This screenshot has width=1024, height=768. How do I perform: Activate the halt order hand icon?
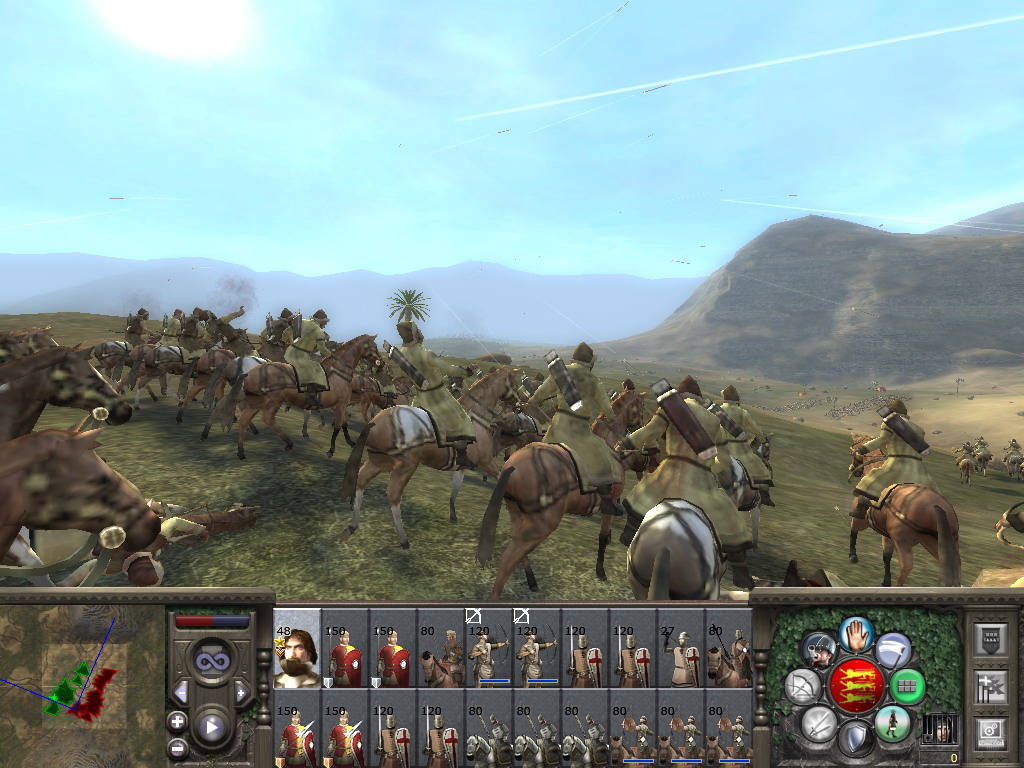pyautogui.click(x=856, y=633)
